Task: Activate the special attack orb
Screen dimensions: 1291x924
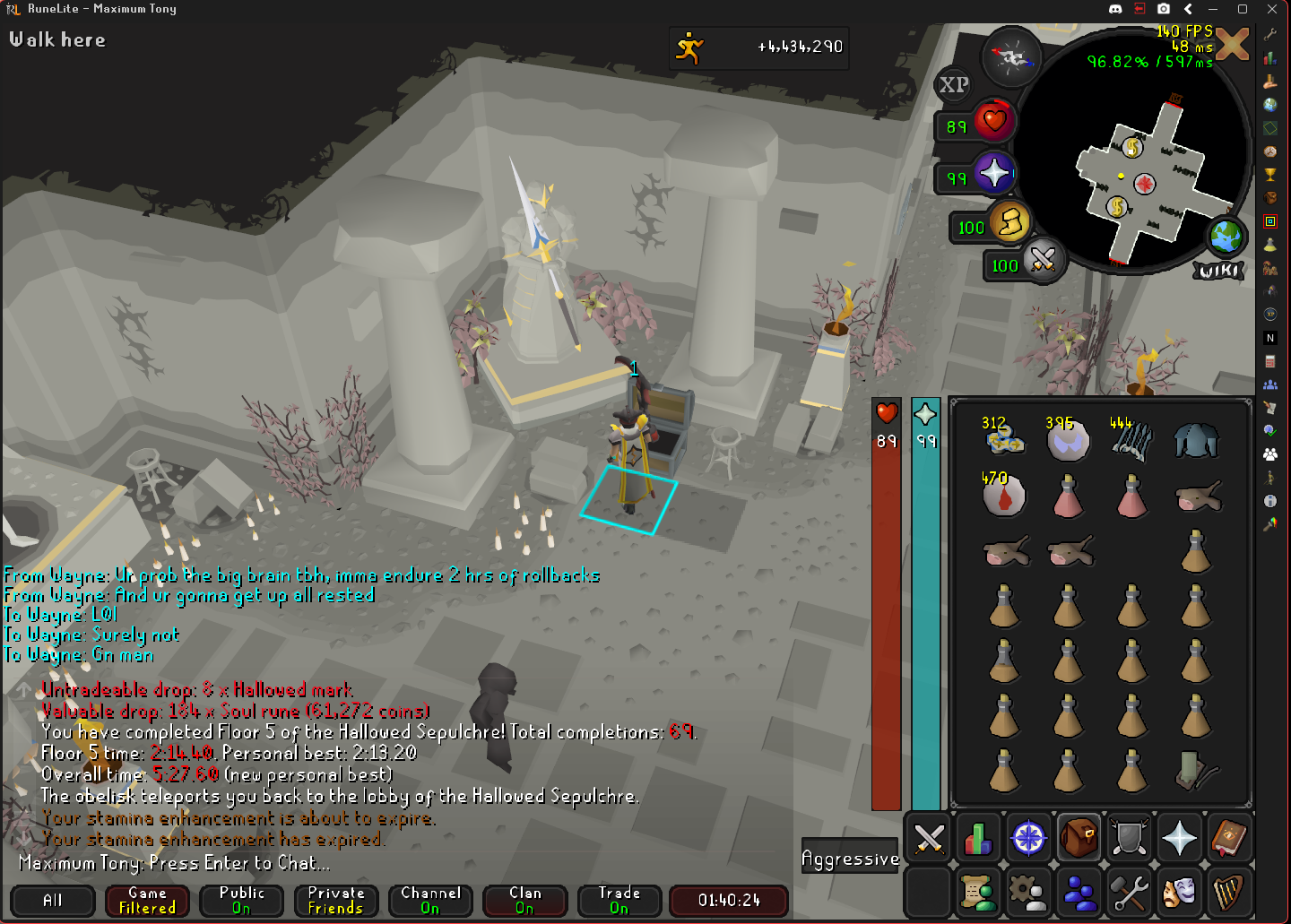Action: coord(1042,261)
